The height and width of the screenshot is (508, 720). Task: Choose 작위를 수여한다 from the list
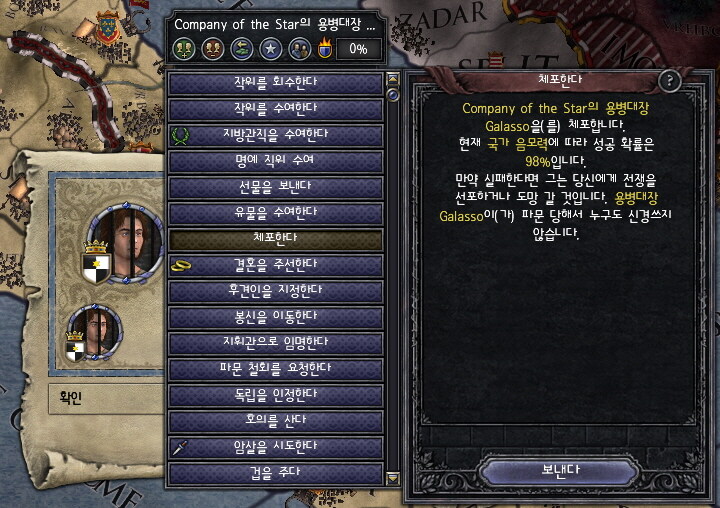276,108
